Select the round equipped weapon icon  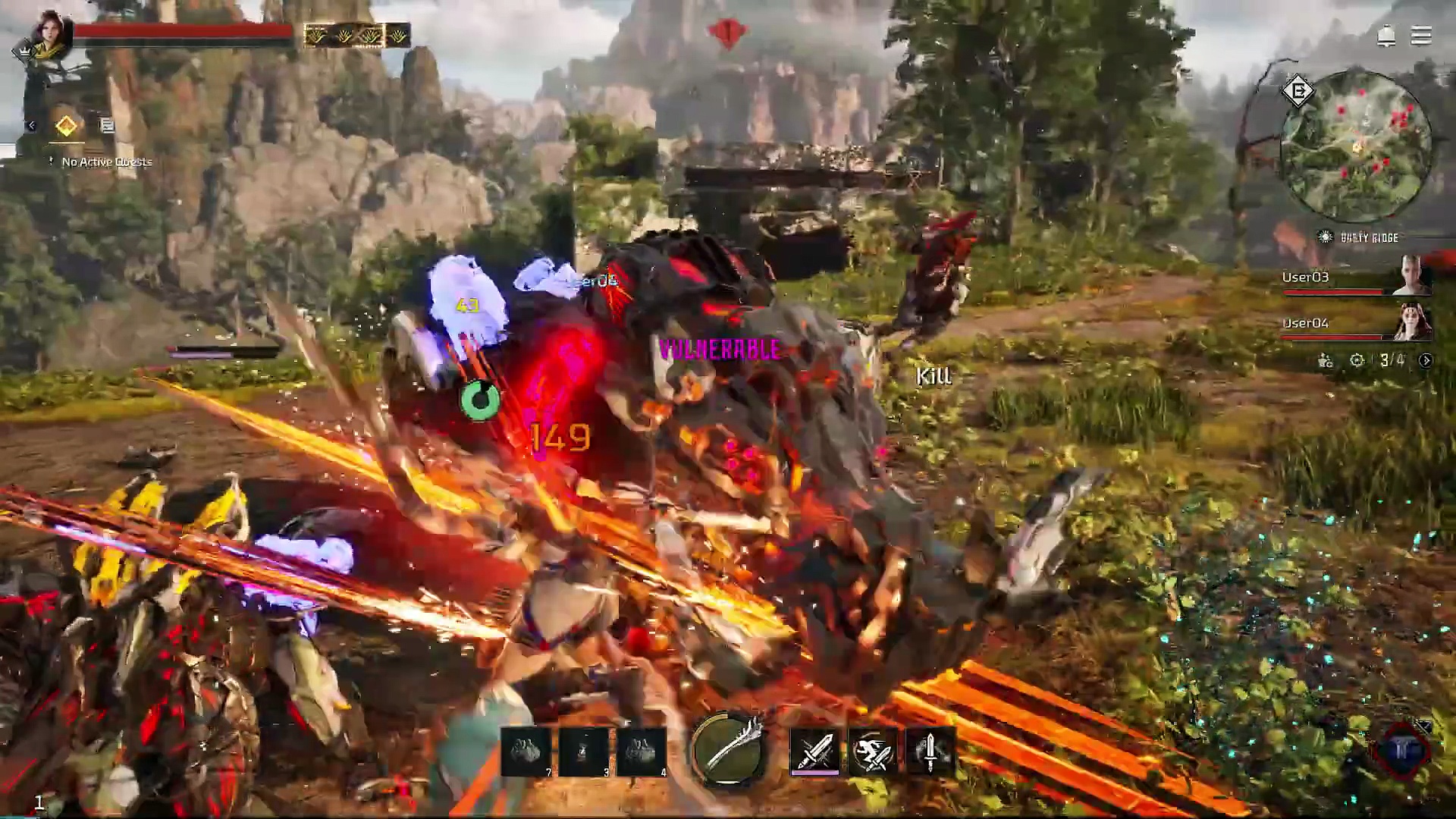tap(728, 749)
